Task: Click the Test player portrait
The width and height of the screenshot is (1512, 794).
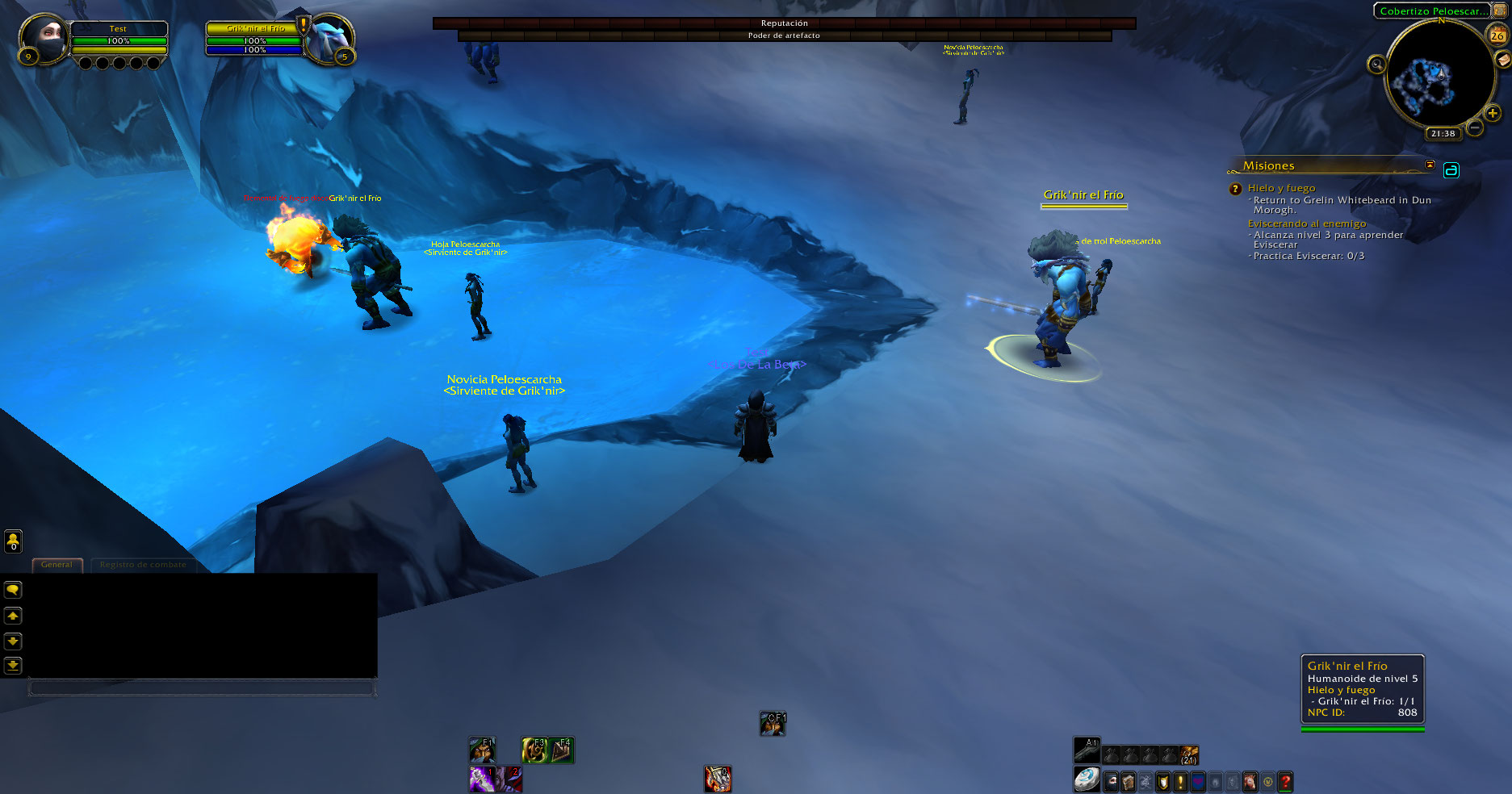Action: coord(44,37)
